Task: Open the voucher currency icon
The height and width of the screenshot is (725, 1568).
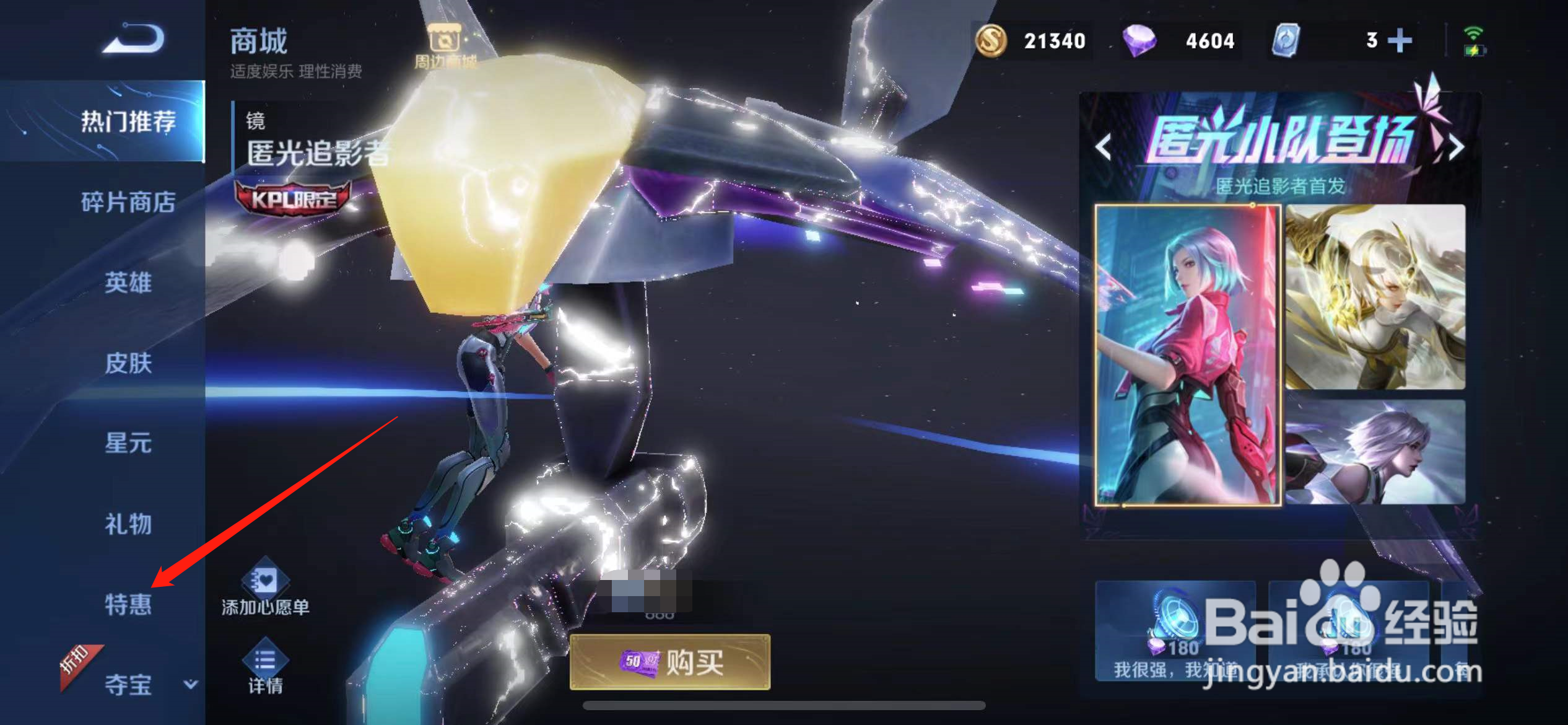Action: [x=1287, y=40]
